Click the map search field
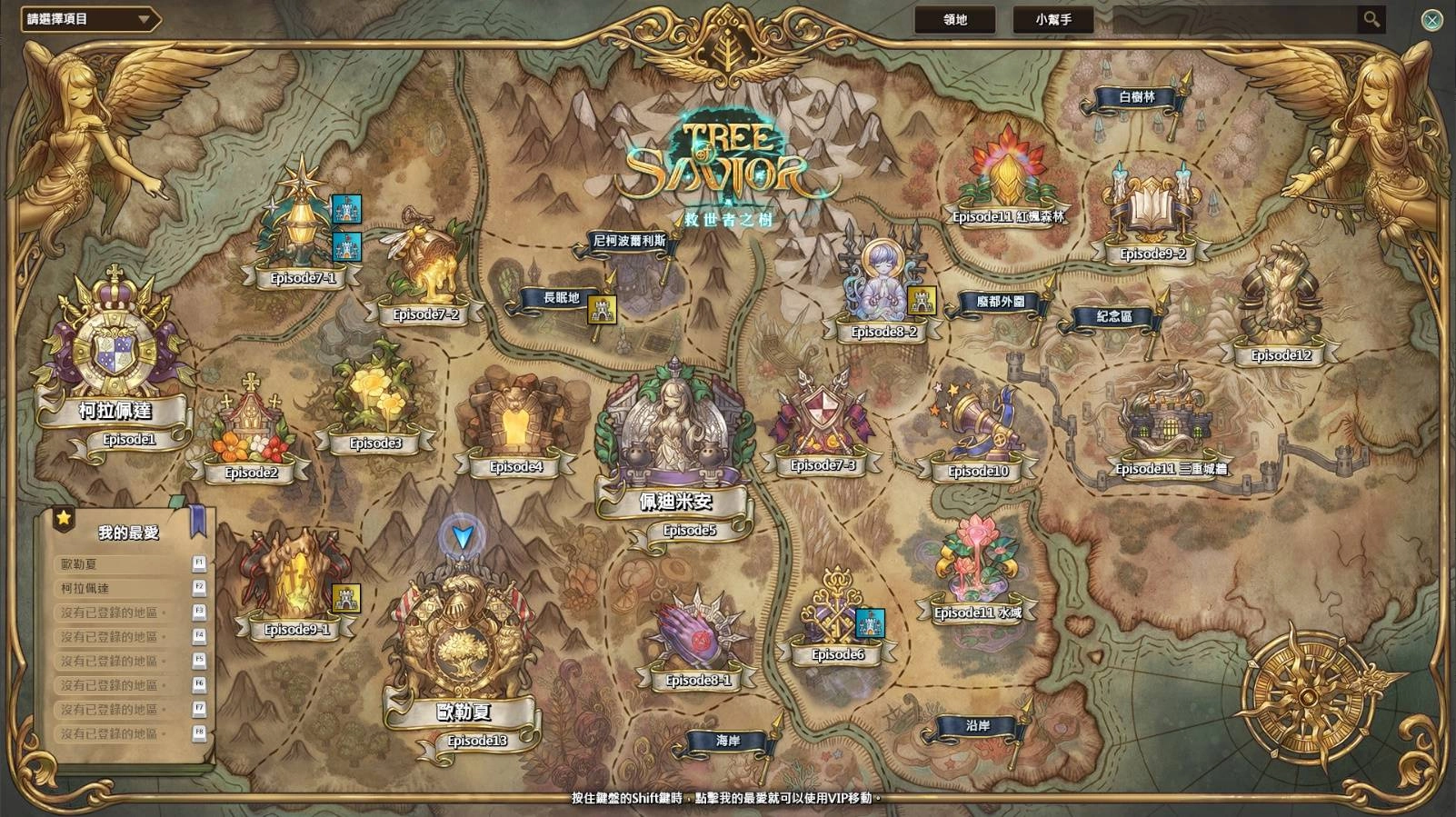Viewport: 1456px width, 817px height. click(x=1234, y=19)
